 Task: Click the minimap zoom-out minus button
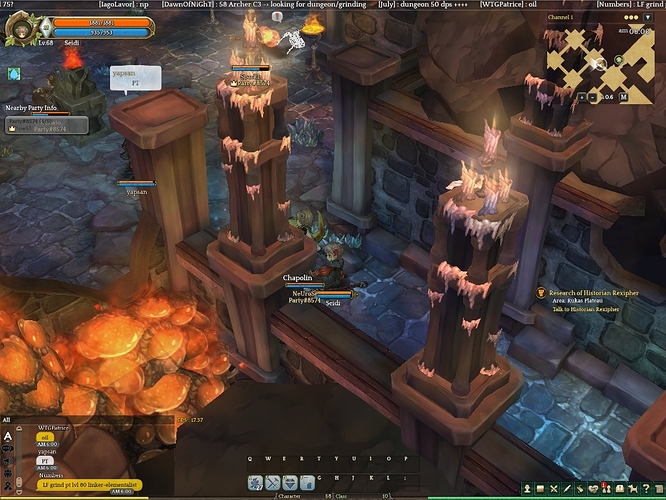597,97
